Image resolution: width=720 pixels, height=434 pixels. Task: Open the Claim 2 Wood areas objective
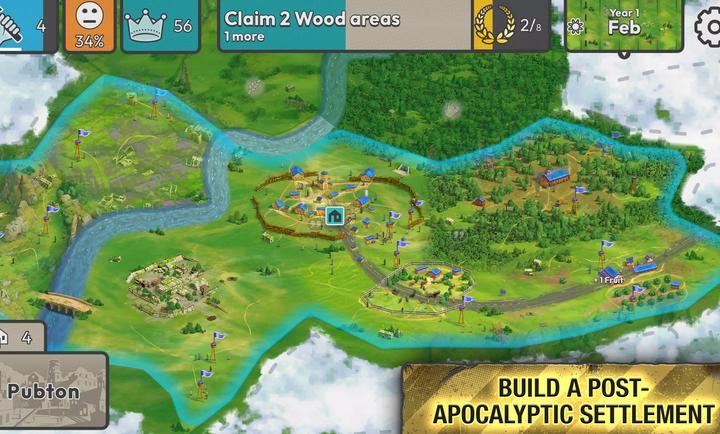[345, 26]
